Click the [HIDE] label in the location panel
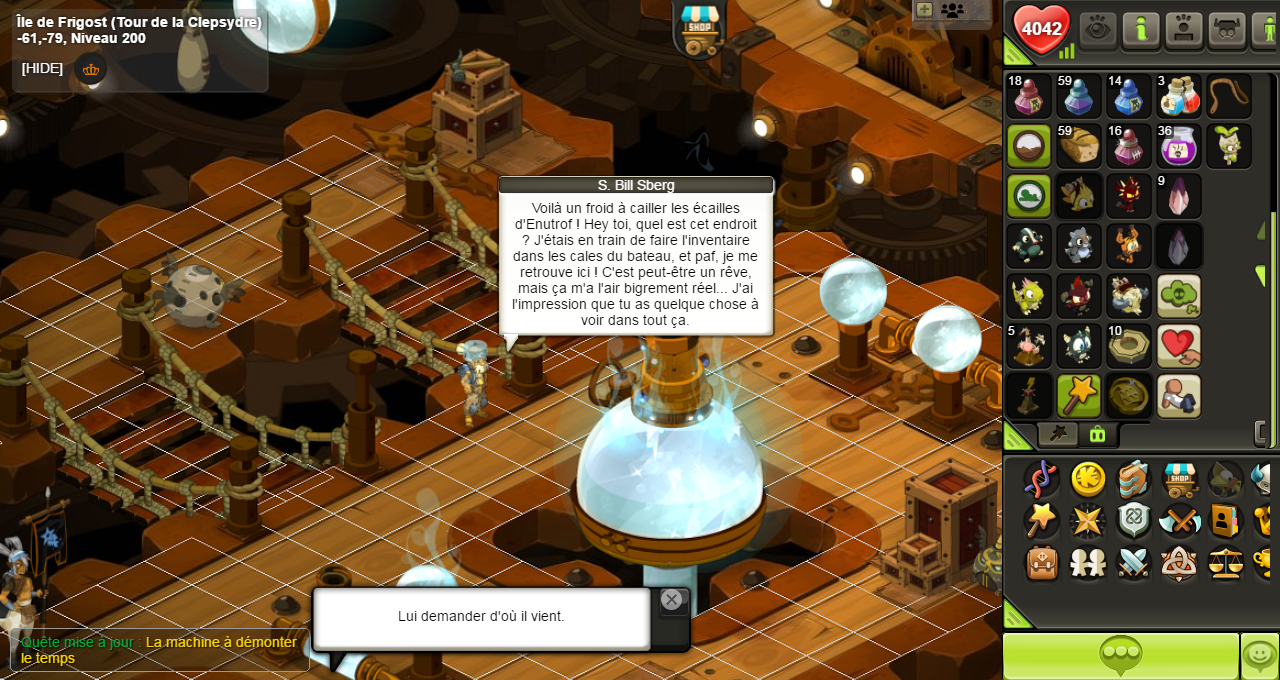Screen dimensions: 1280x680 (42, 68)
